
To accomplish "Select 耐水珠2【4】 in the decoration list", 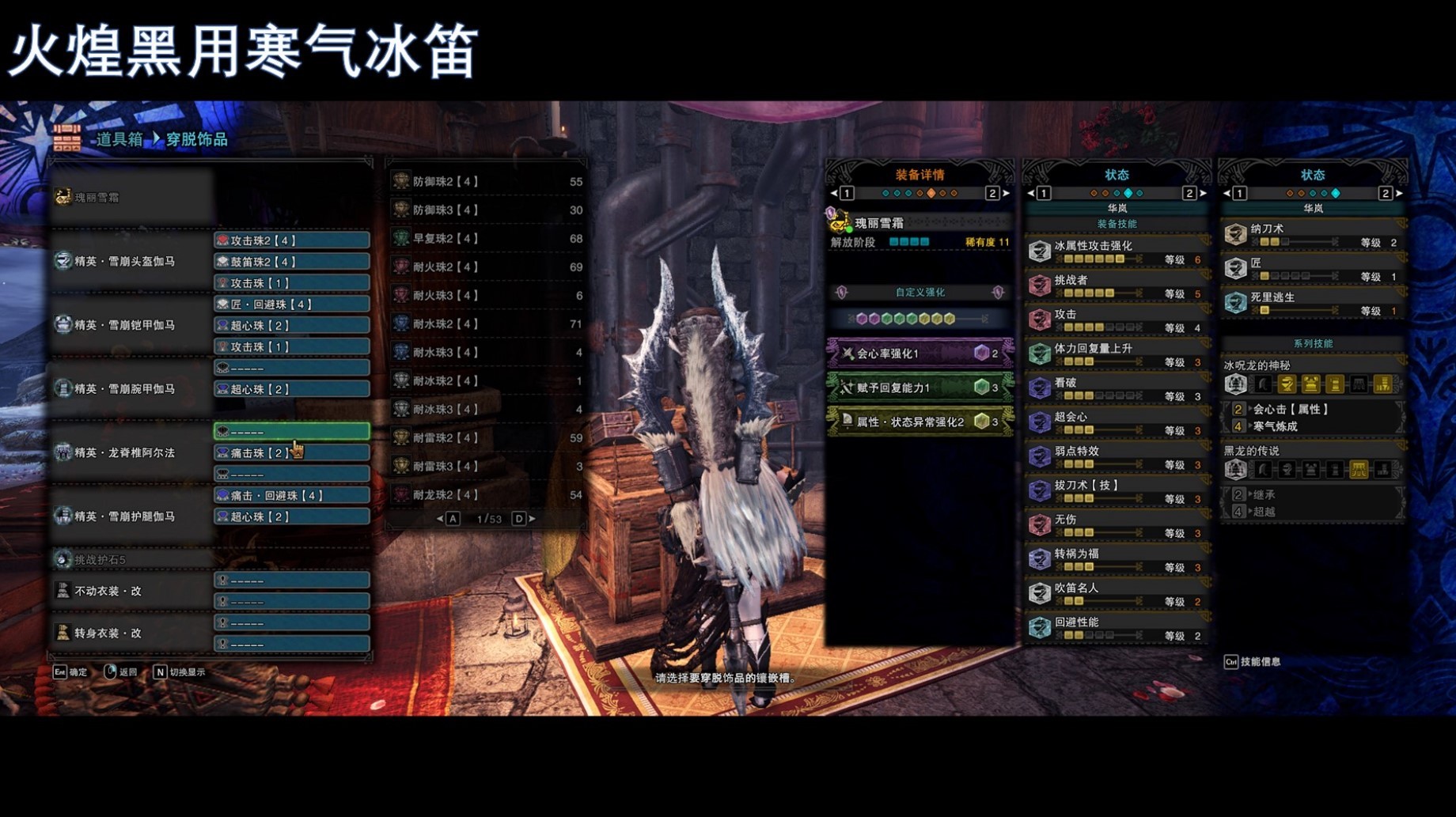I will [487, 324].
